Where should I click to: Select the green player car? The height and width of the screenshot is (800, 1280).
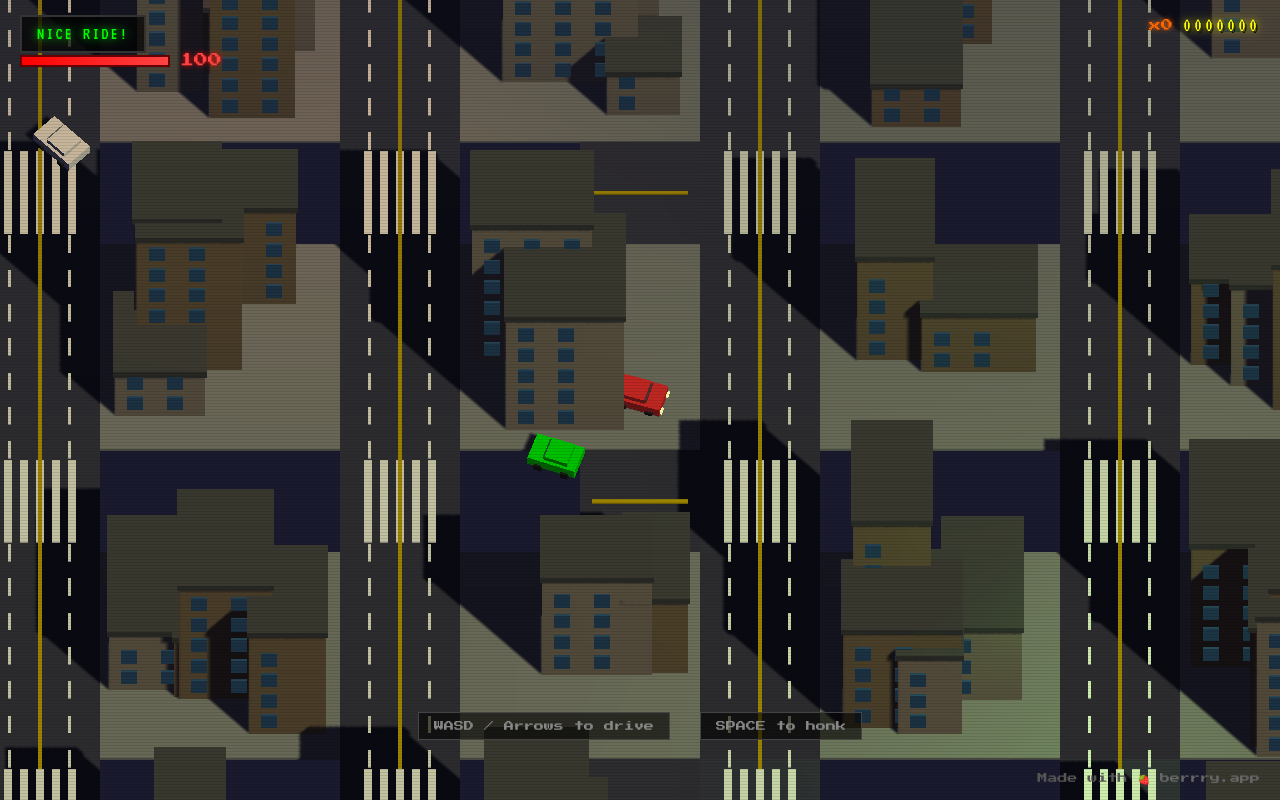554,456
